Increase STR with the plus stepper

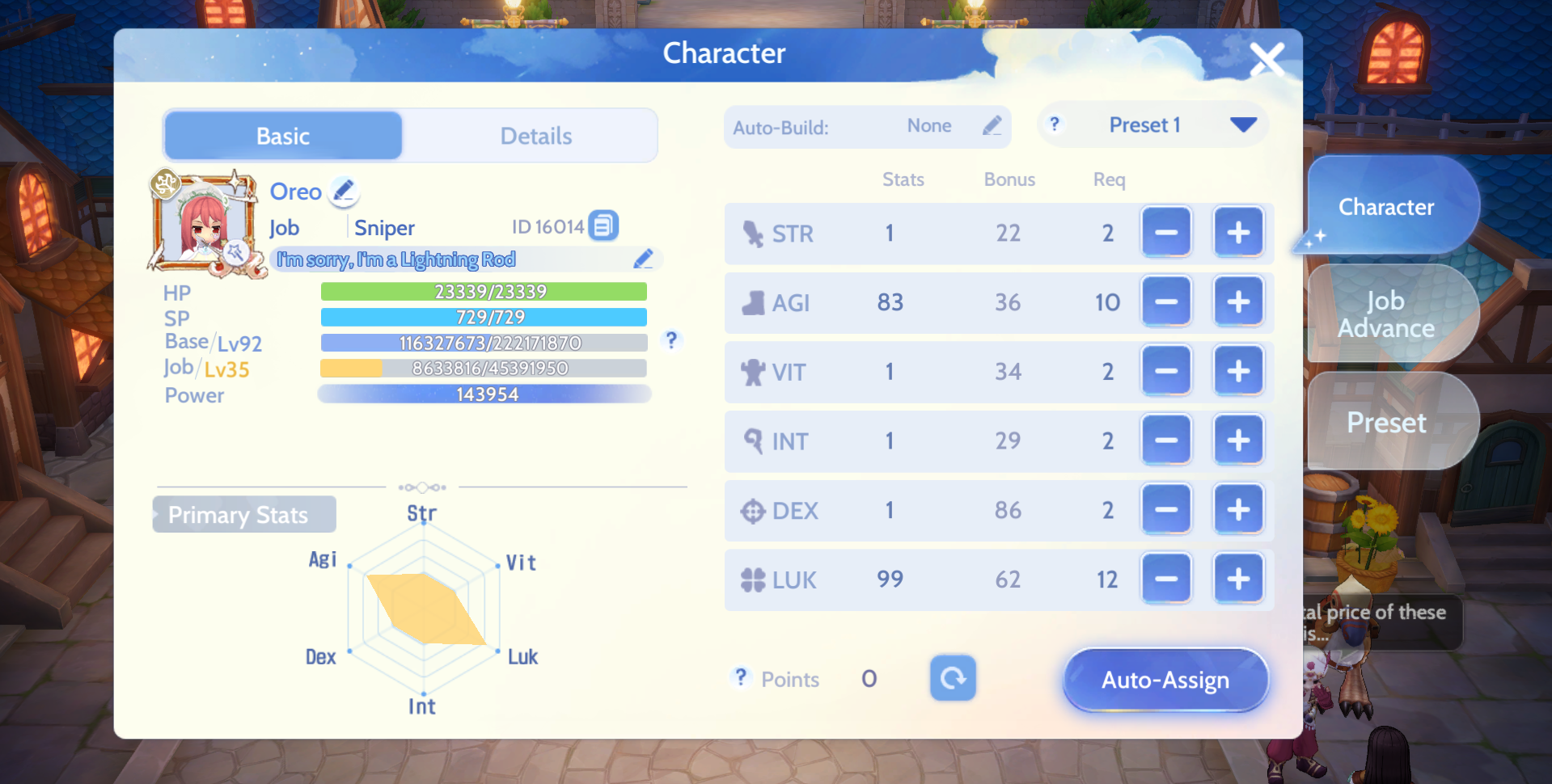pos(1238,232)
